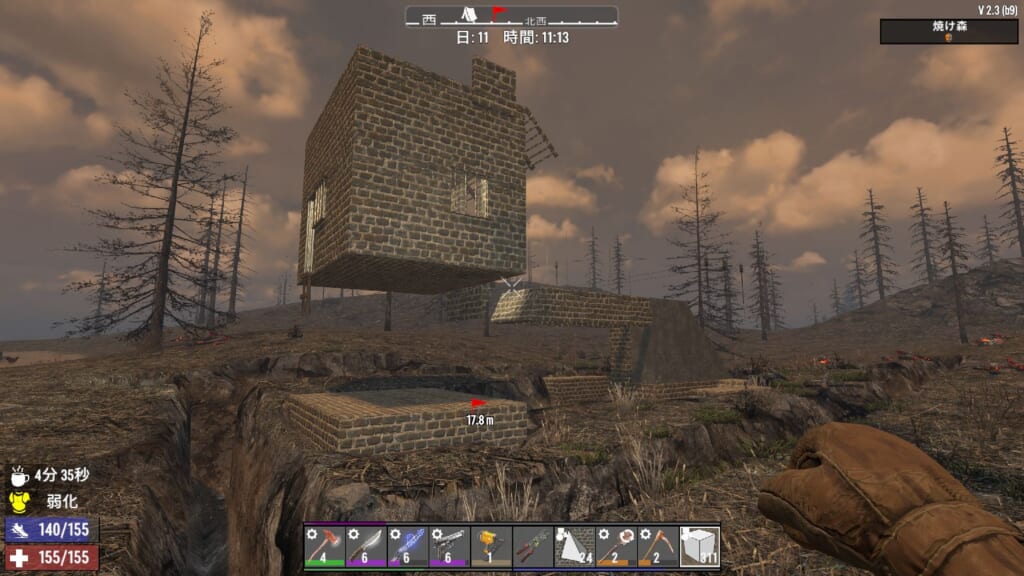Click the yellow shirt debuff icon

click(x=18, y=501)
